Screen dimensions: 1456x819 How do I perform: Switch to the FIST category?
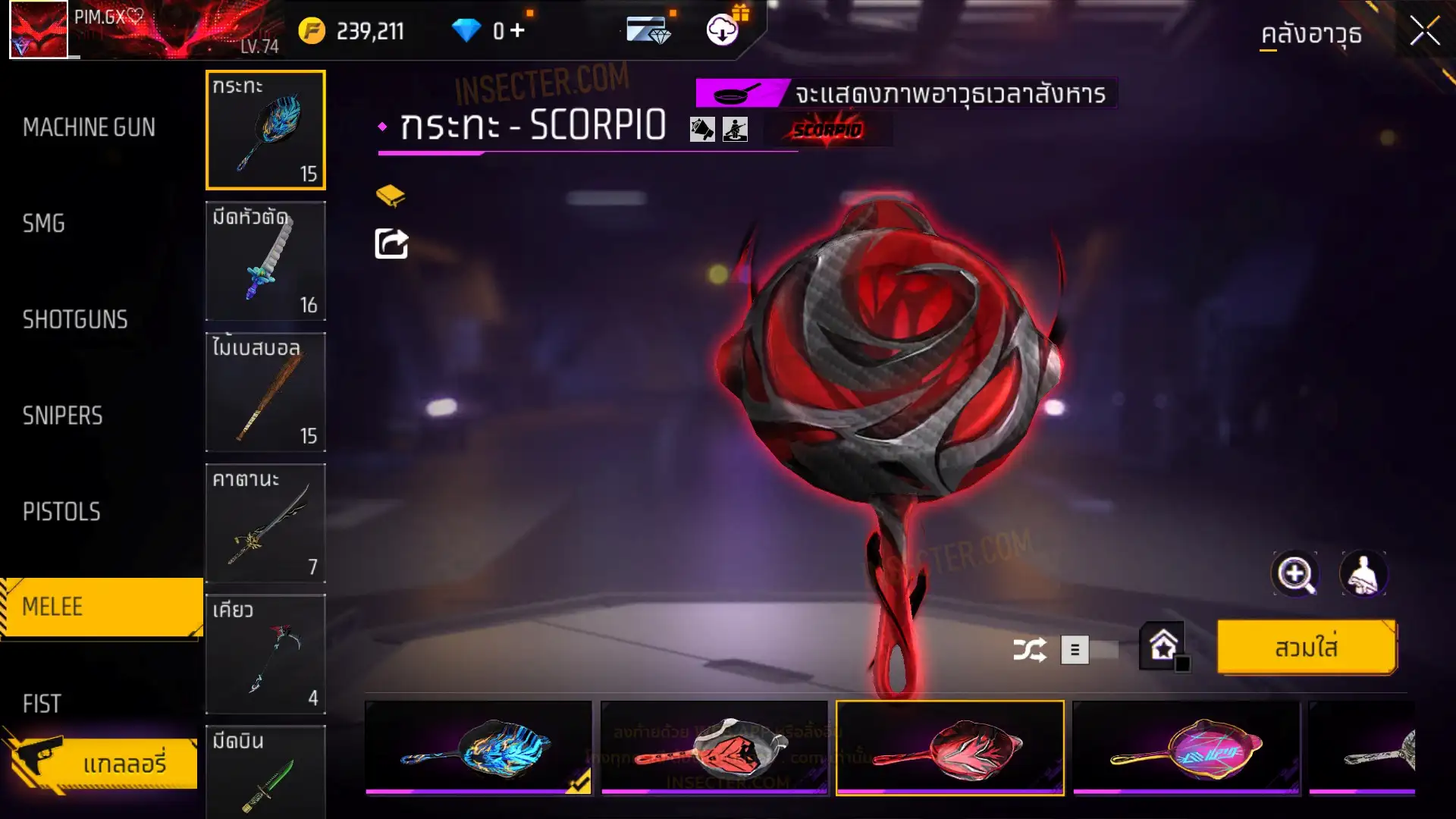(x=42, y=704)
